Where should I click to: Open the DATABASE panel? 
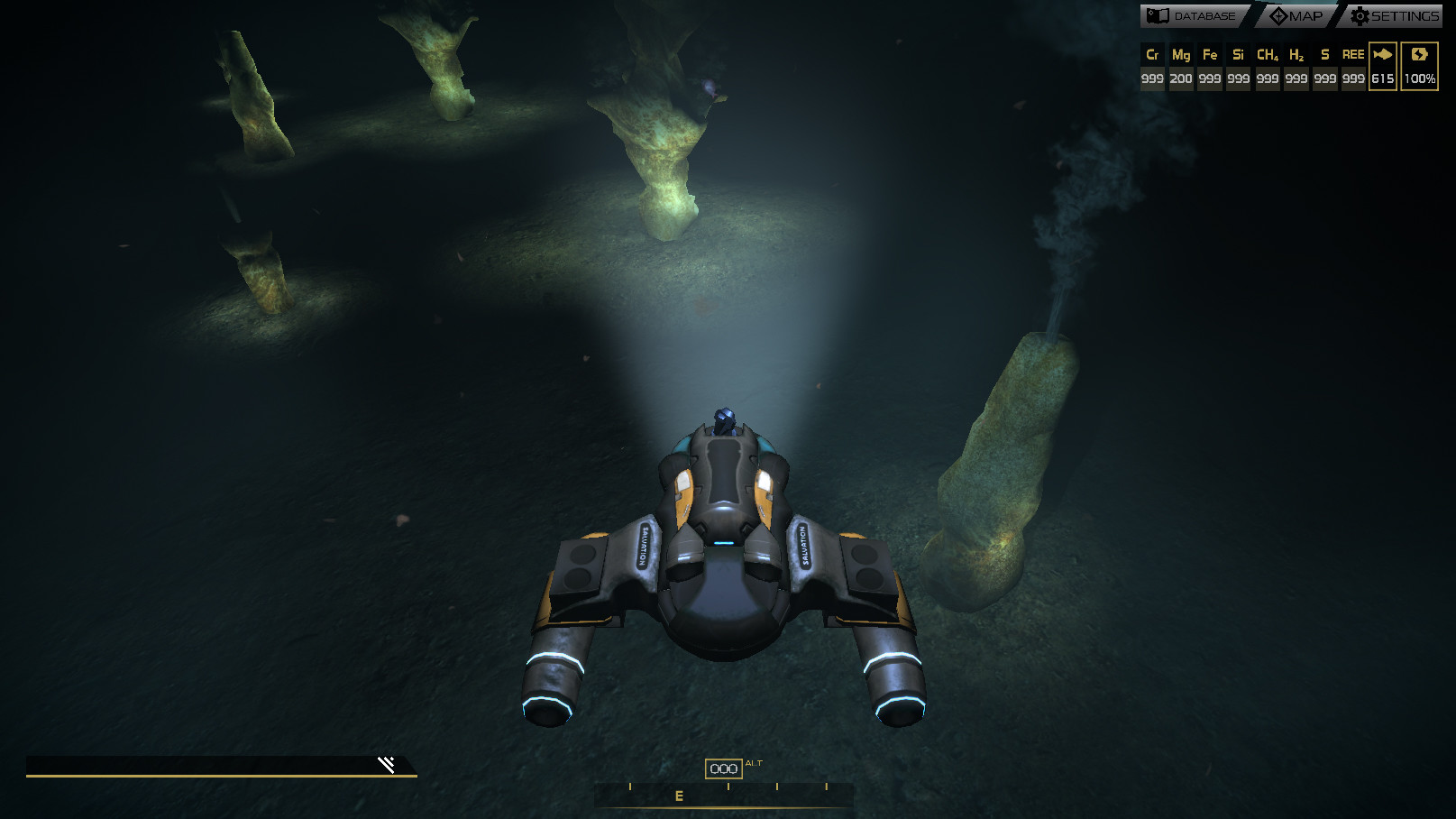click(x=1204, y=15)
